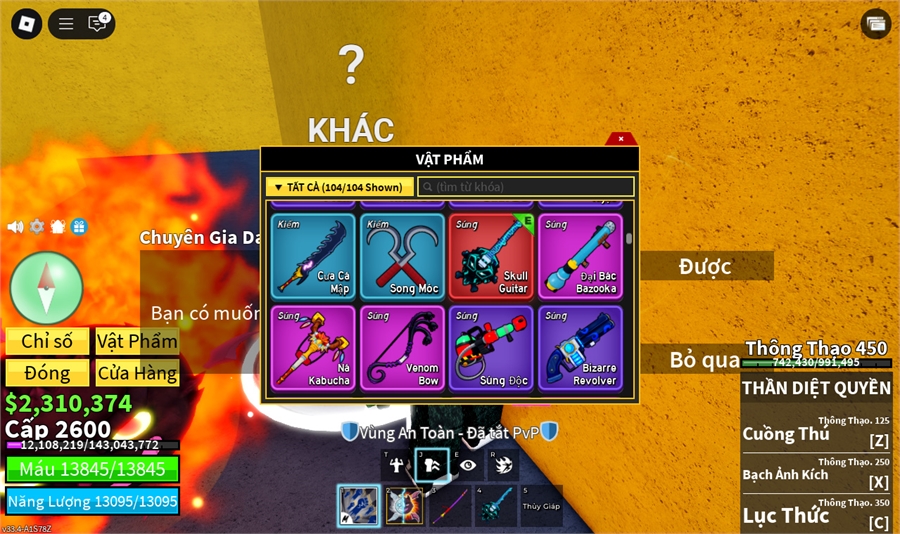Viewport: 900px width, 534px height.
Task: Click the Cửa Hàng shop button
Action: (137, 373)
